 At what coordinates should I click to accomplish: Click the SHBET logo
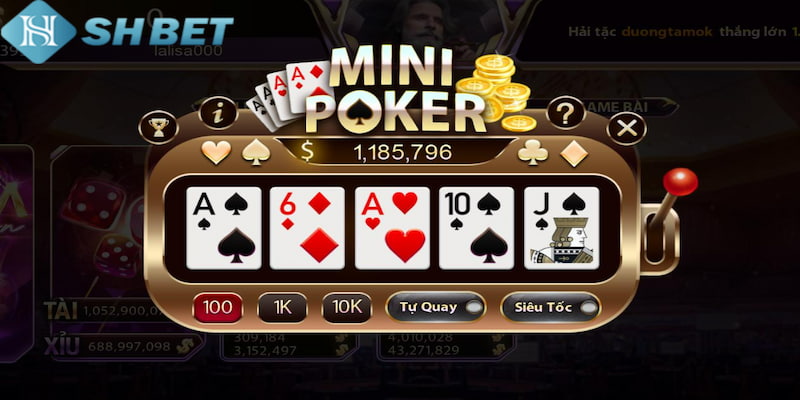click(x=118, y=30)
